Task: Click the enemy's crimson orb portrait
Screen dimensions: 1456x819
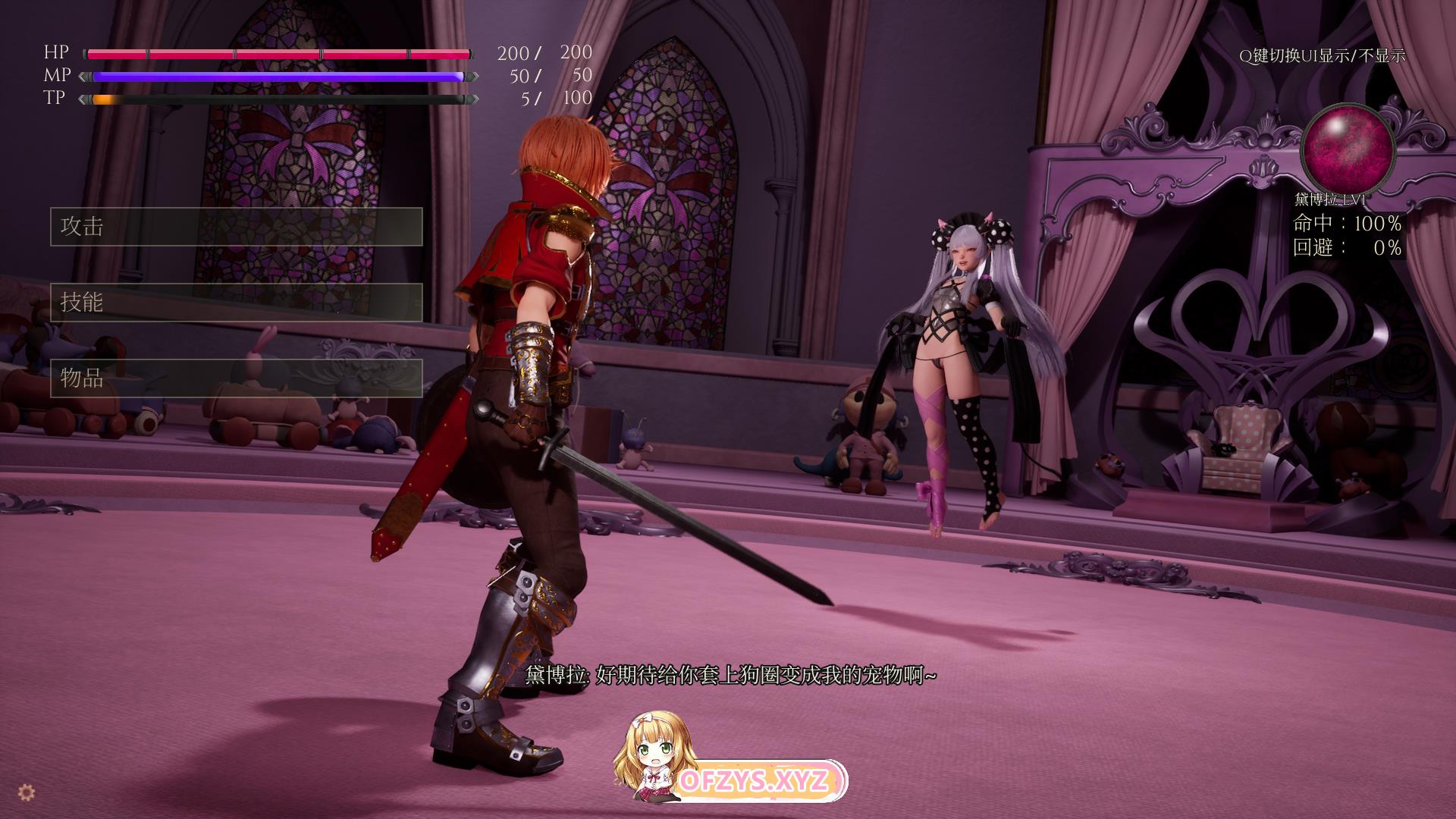Action: pyautogui.click(x=1348, y=149)
